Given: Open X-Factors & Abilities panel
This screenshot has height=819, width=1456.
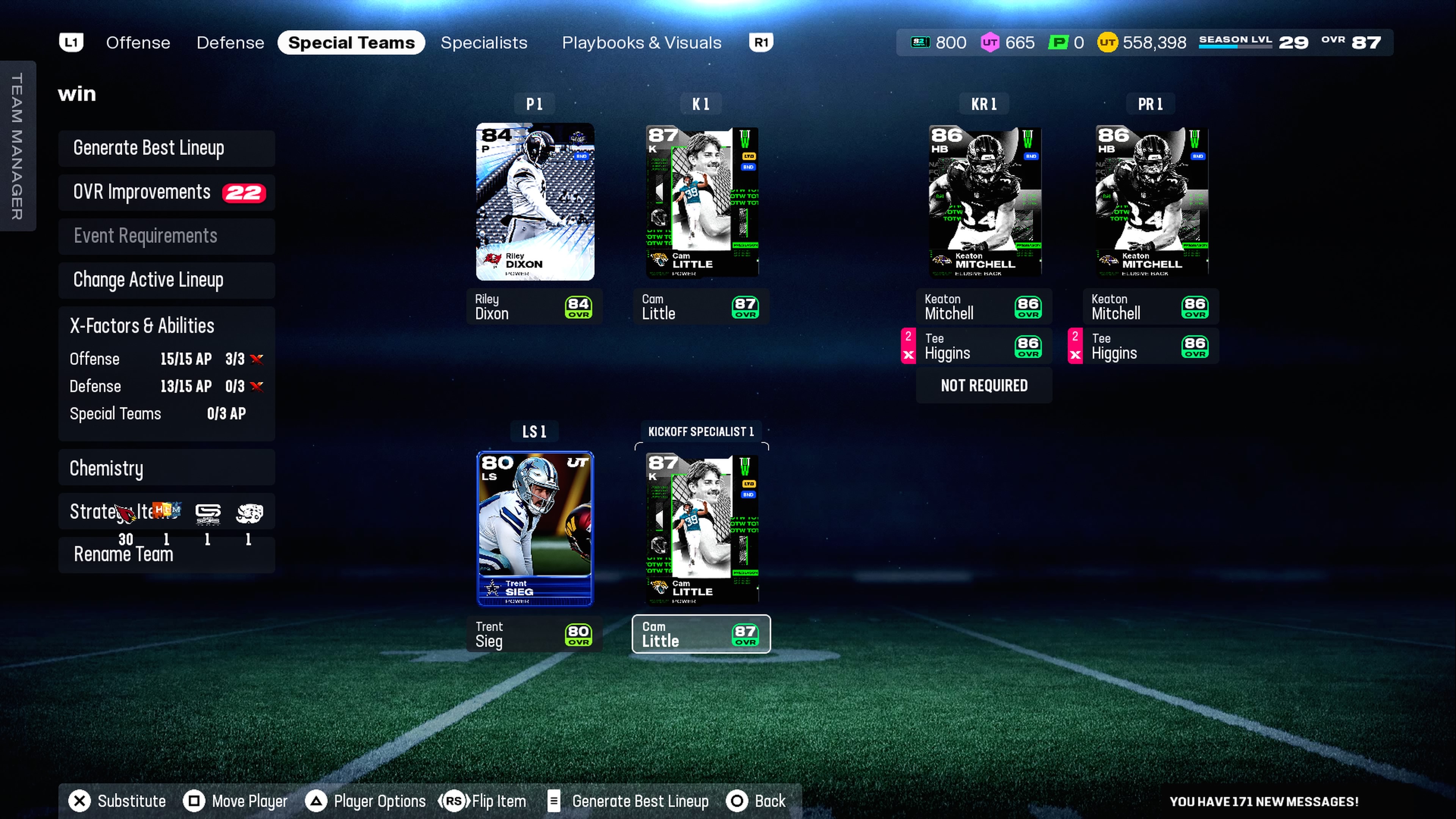Looking at the screenshot, I should pyautogui.click(x=166, y=326).
